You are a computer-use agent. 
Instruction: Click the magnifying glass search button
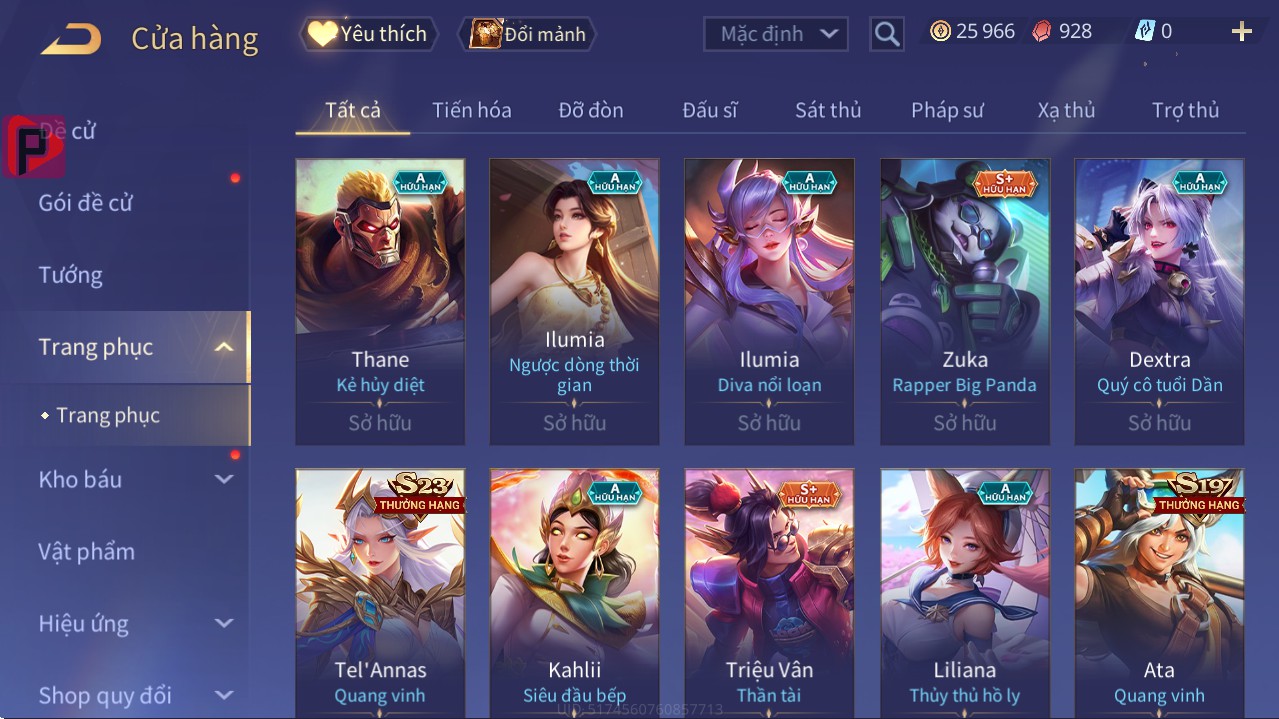(886, 34)
